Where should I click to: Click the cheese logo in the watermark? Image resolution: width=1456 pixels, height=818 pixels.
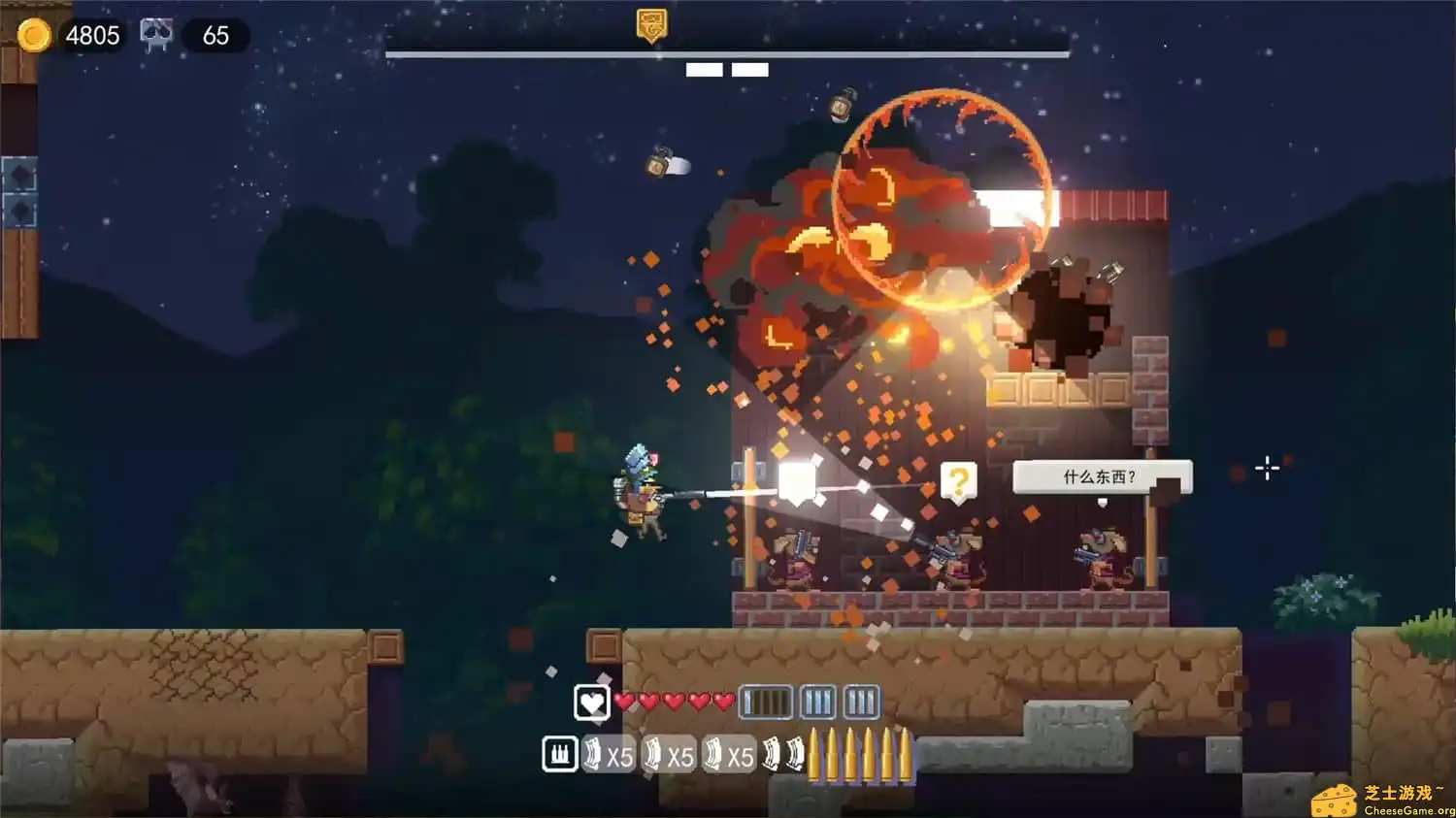(1337, 800)
